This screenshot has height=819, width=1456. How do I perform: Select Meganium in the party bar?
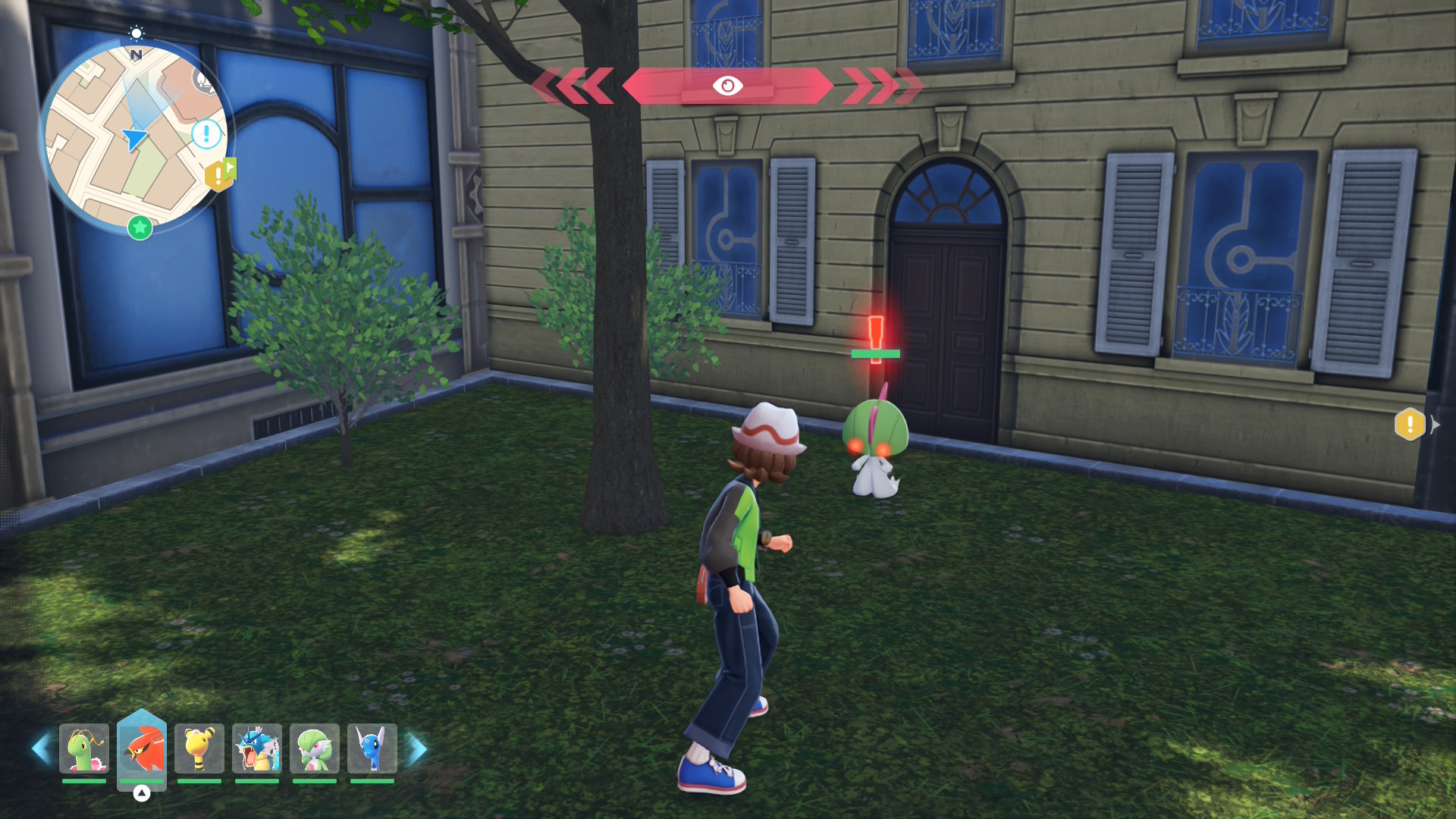(84, 749)
